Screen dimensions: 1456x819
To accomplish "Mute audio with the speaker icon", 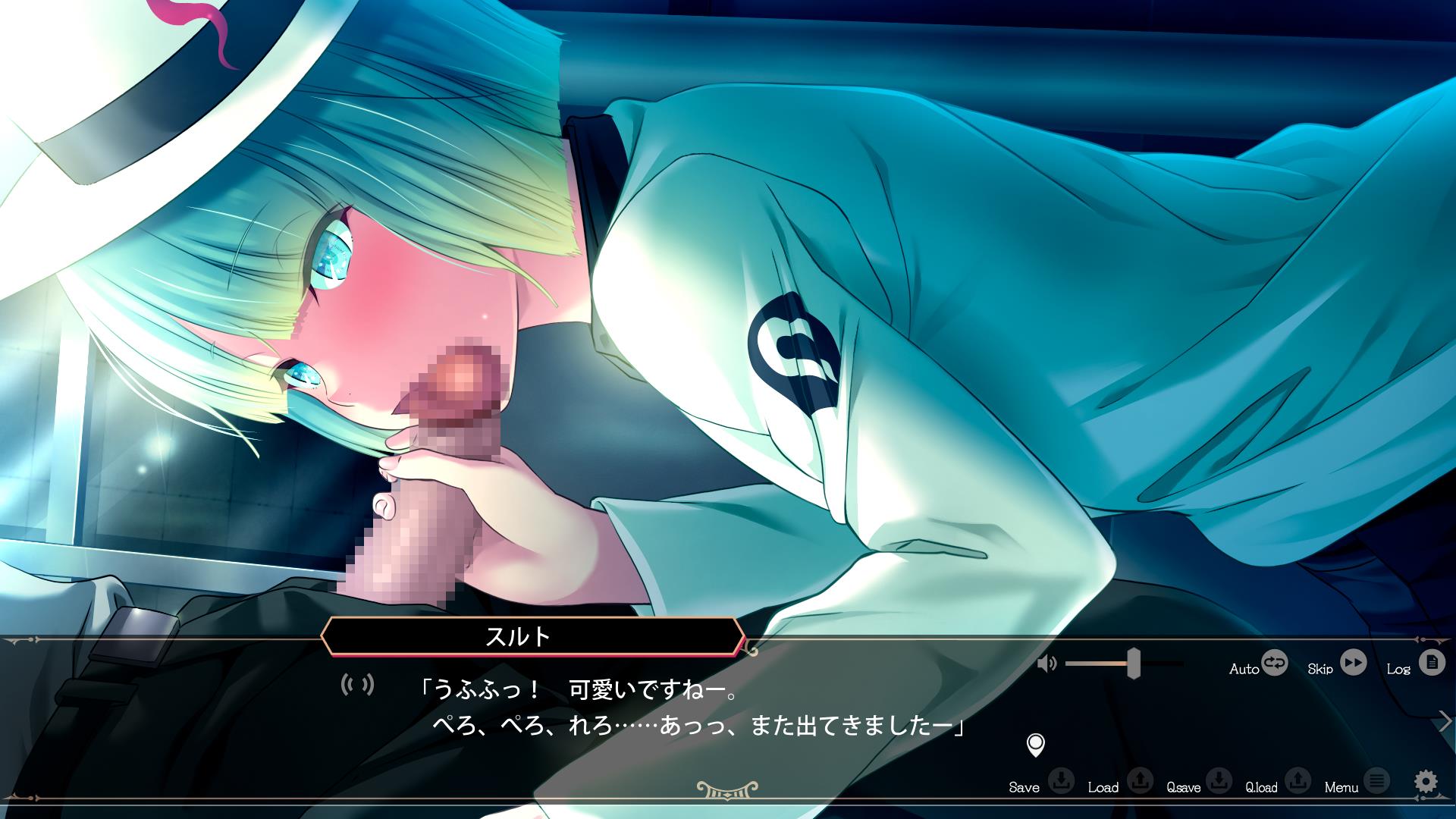I will (x=1046, y=664).
